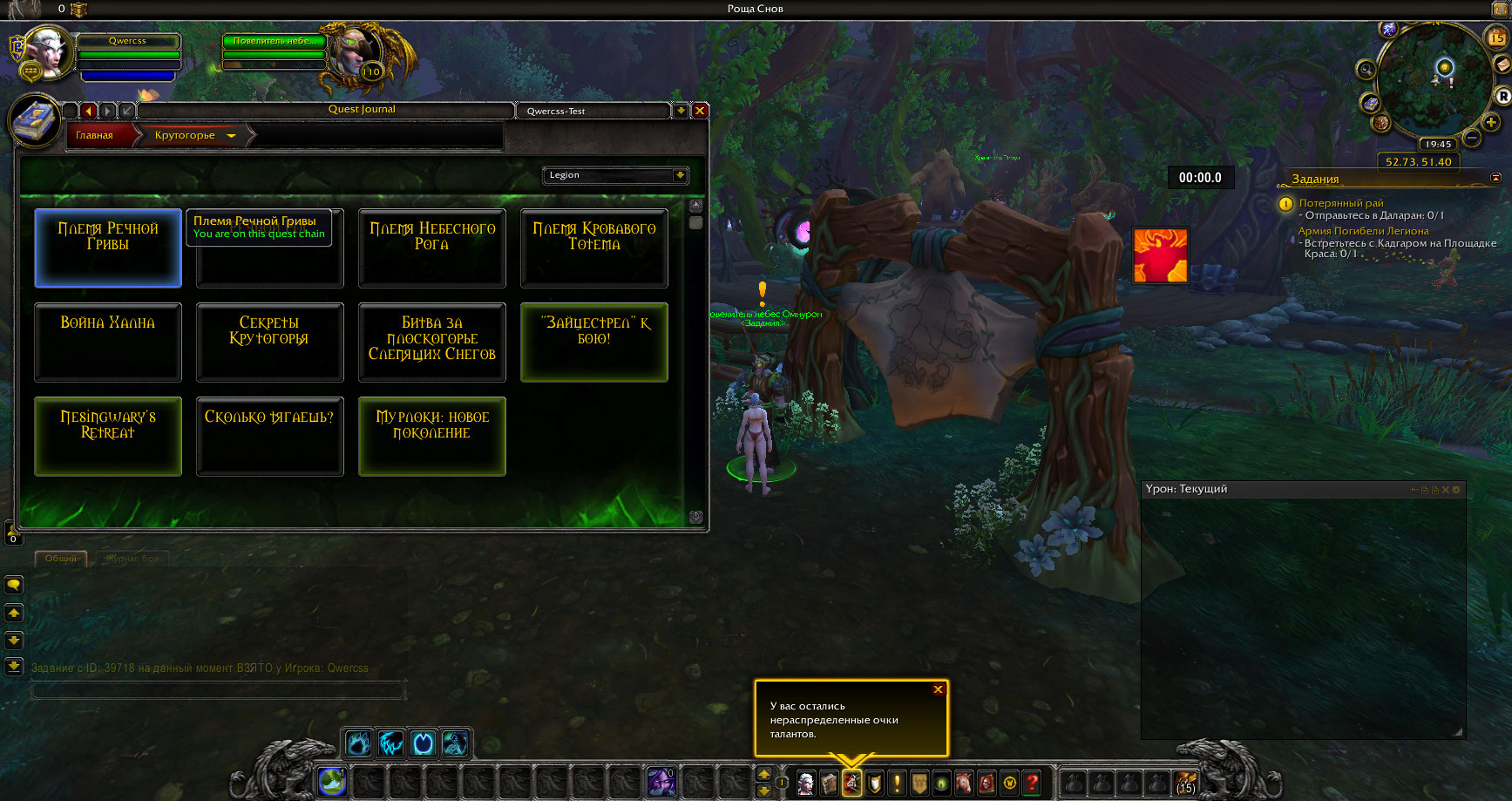Close the unspent talent points tooltip
Screen dimensions: 1512x801
pos(938,689)
